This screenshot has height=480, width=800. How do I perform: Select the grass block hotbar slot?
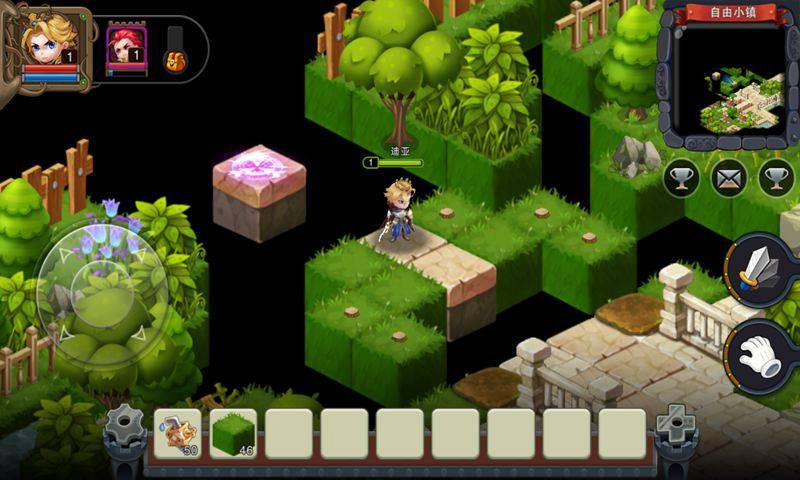coord(233,432)
